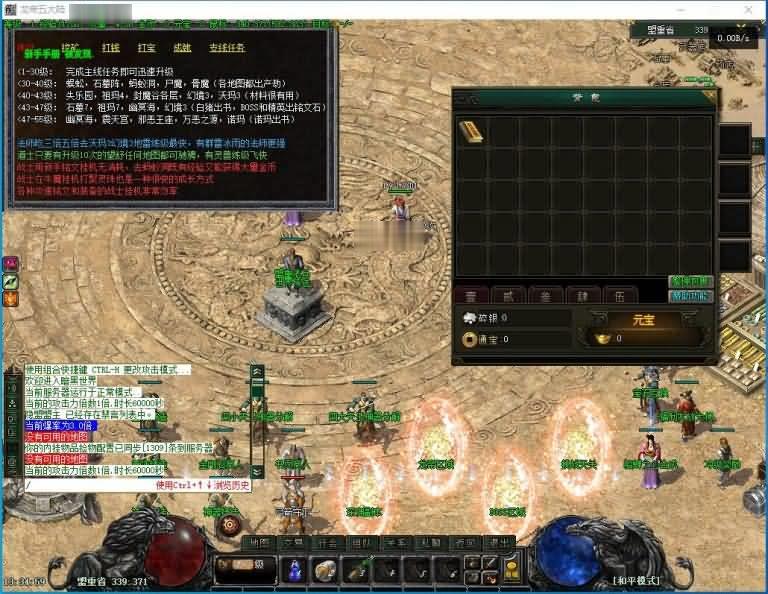Viewport: 768px width, 594px height.
Task: Switch to bag page tab 肆
Action: (x=582, y=295)
